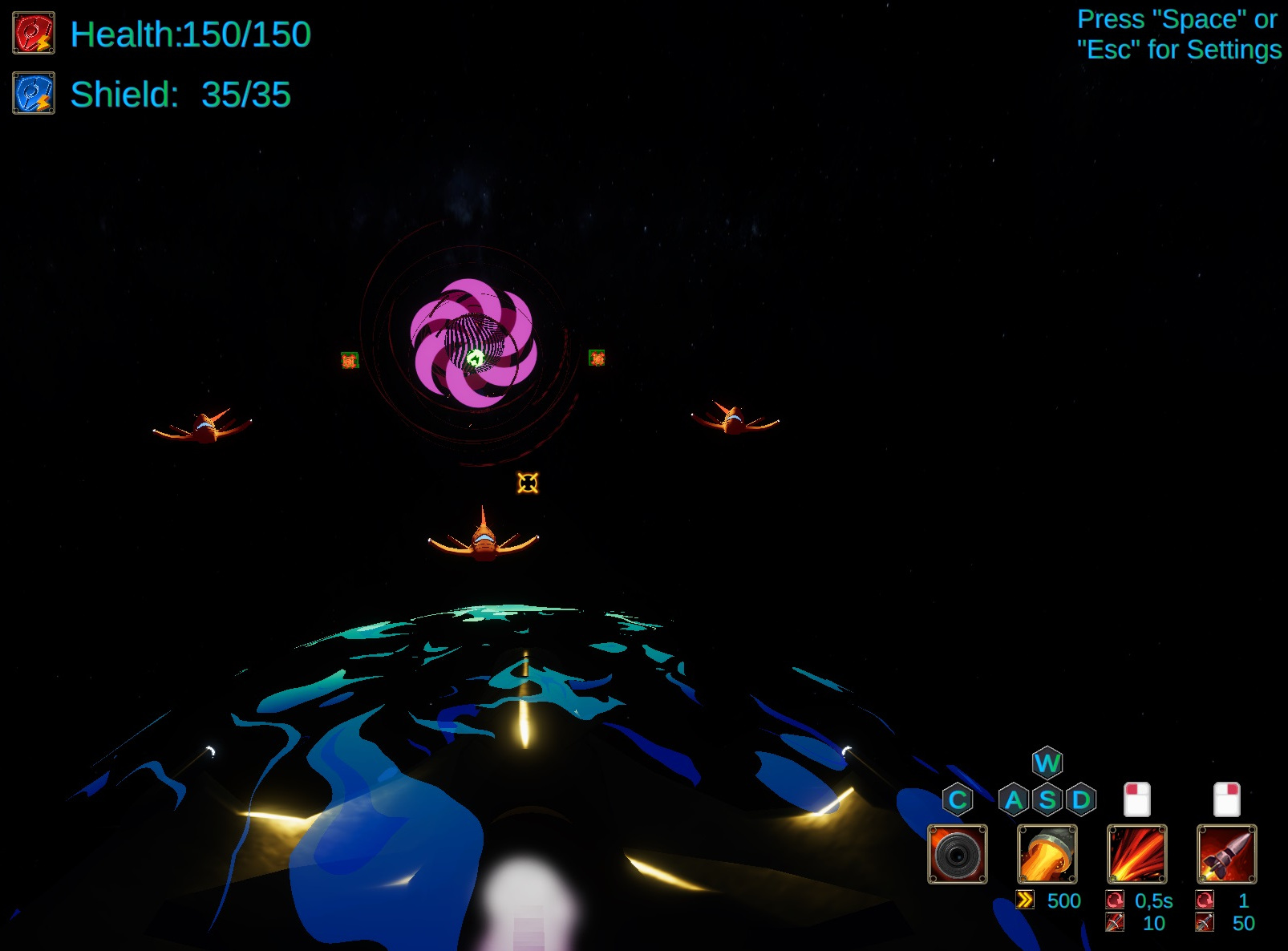This screenshot has height=951, width=1288.
Task: Toggle the left mouse button indicator above the flame ability
Action: tap(1139, 798)
